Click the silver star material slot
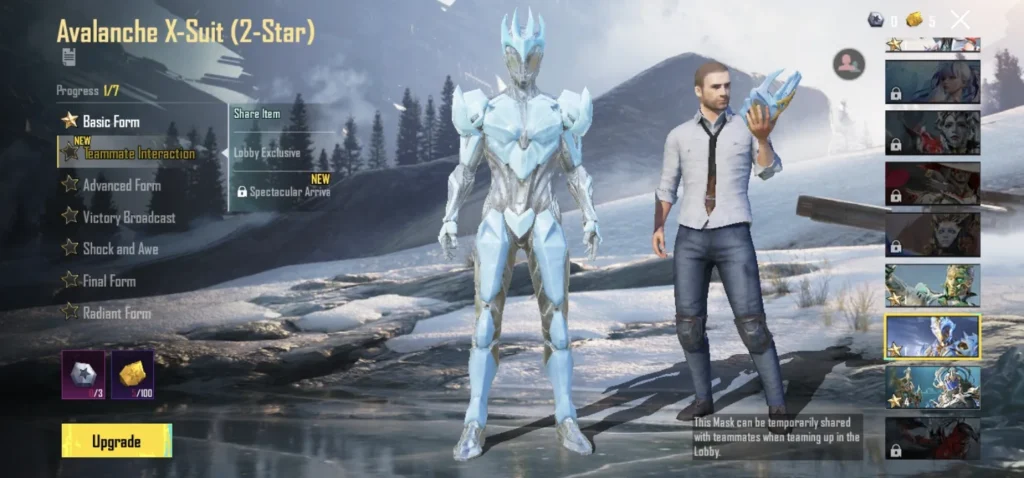1024x478 pixels. coord(83,374)
